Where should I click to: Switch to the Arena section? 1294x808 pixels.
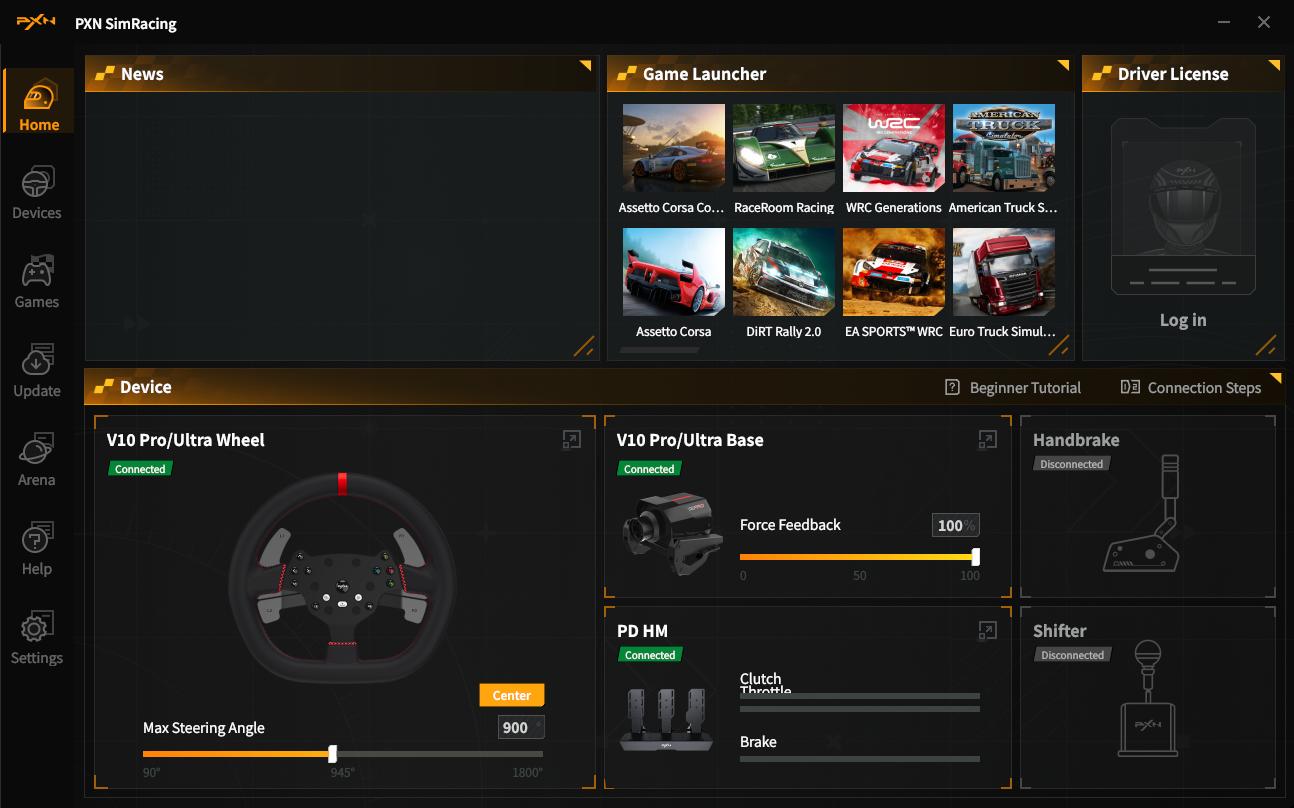(37, 461)
